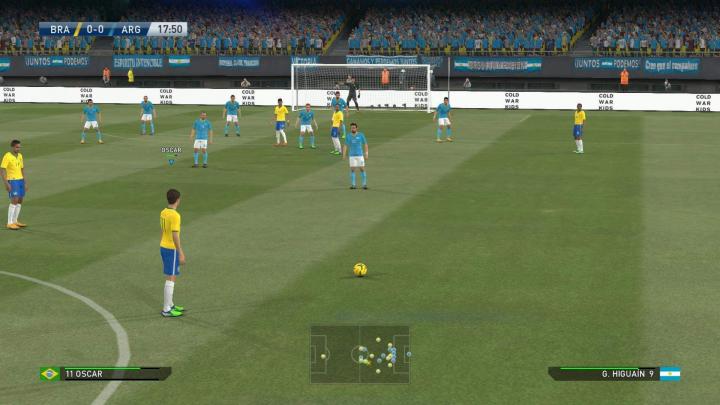The image size is (720, 405).
Task: Select the G. Higuaín 9 player panel
Action: tap(613, 373)
